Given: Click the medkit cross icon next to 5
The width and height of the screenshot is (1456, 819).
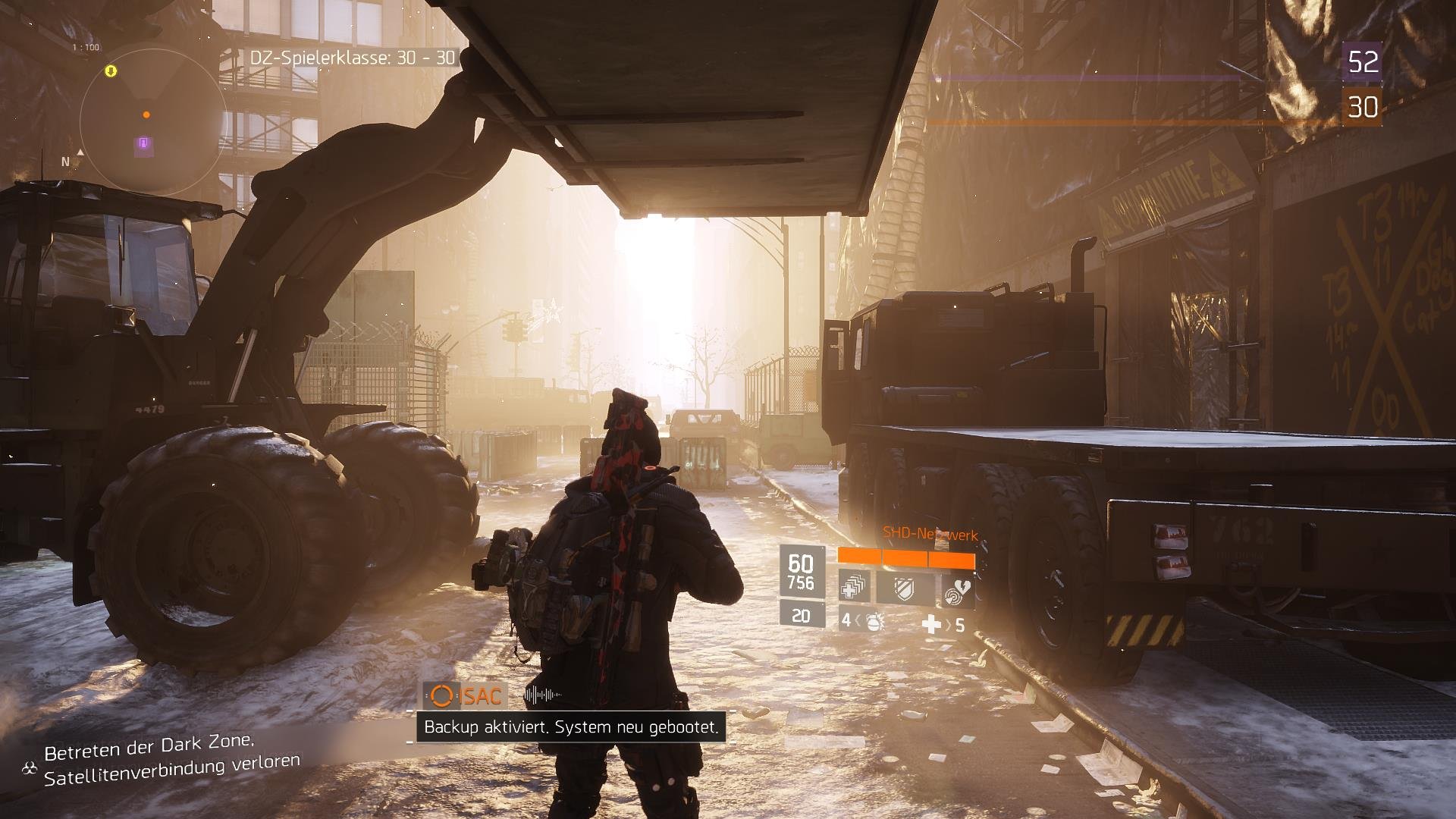Looking at the screenshot, I should [x=931, y=624].
